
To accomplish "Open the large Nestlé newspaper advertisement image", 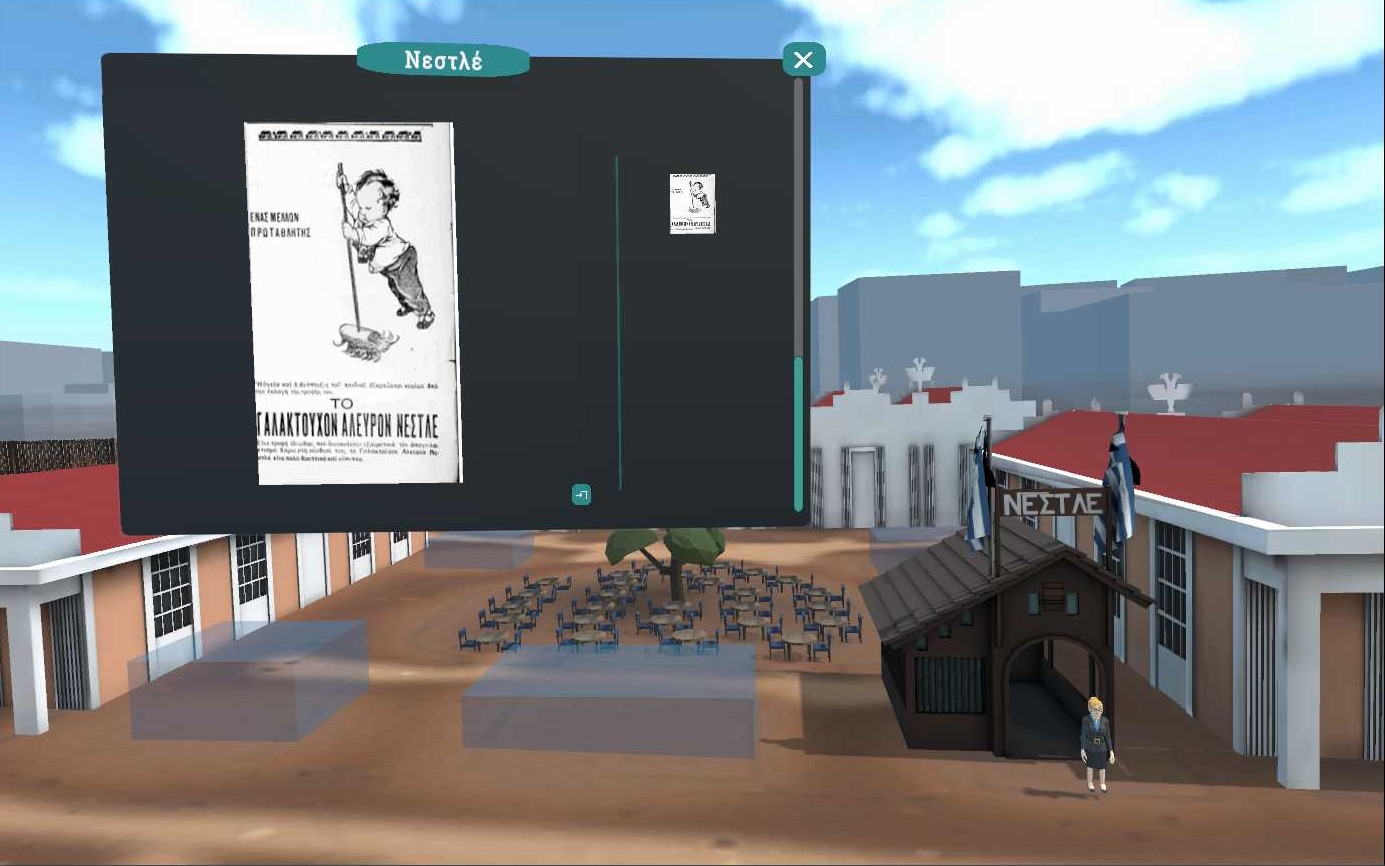I will tap(354, 303).
